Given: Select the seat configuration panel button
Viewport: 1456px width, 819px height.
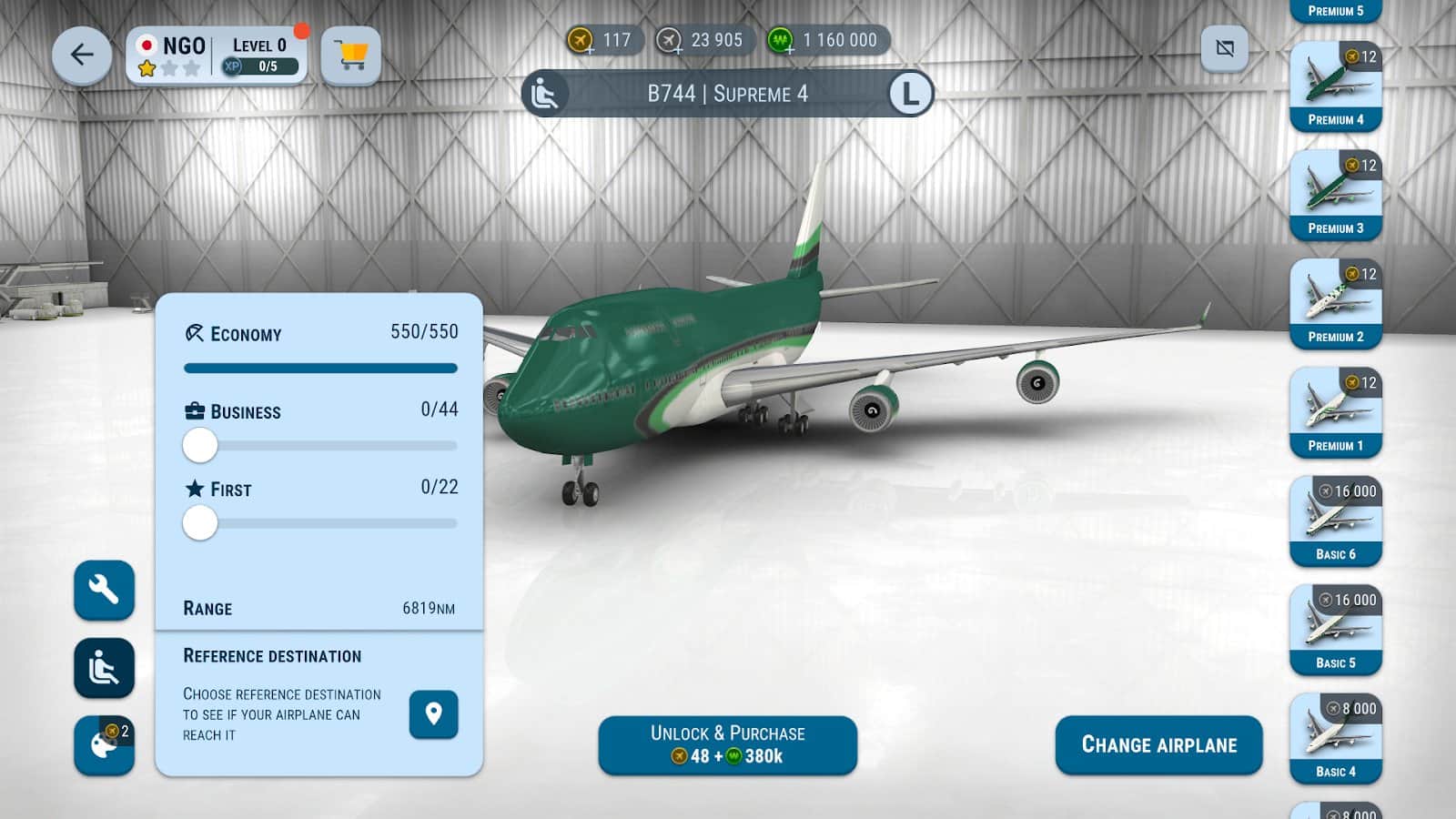Looking at the screenshot, I should tap(104, 669).
